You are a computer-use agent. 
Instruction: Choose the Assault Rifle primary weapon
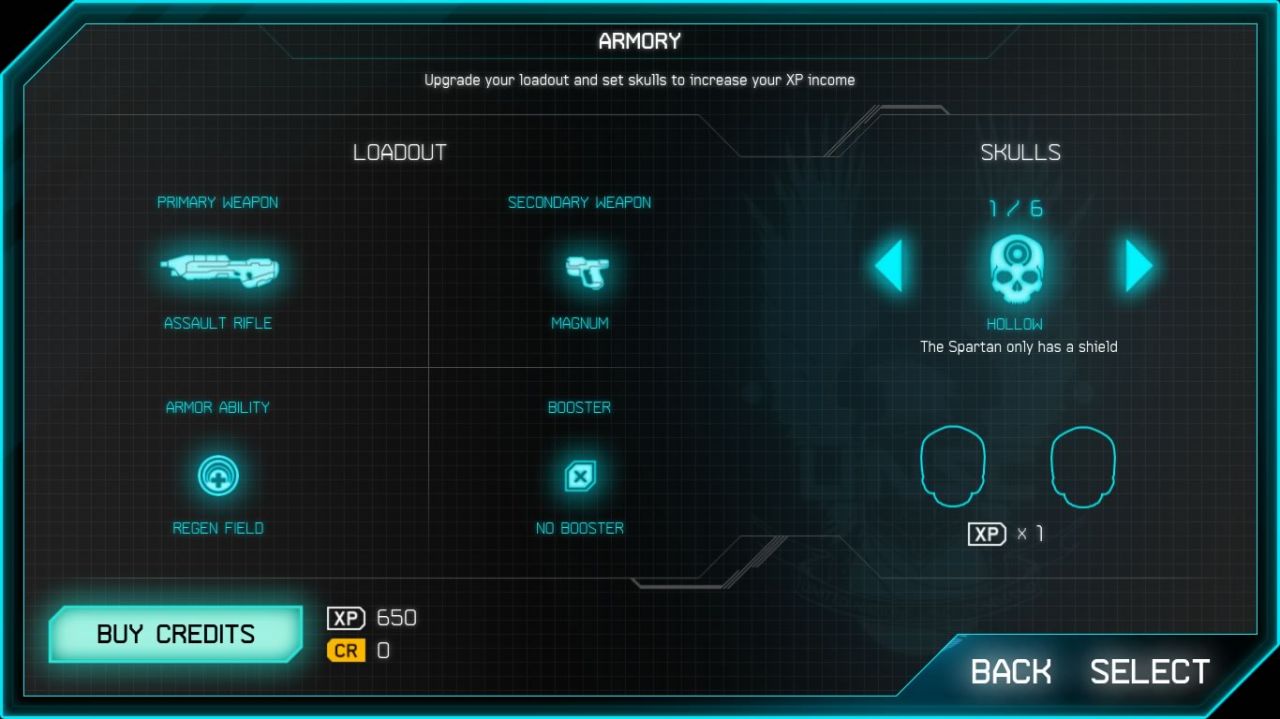pos(219,269)
